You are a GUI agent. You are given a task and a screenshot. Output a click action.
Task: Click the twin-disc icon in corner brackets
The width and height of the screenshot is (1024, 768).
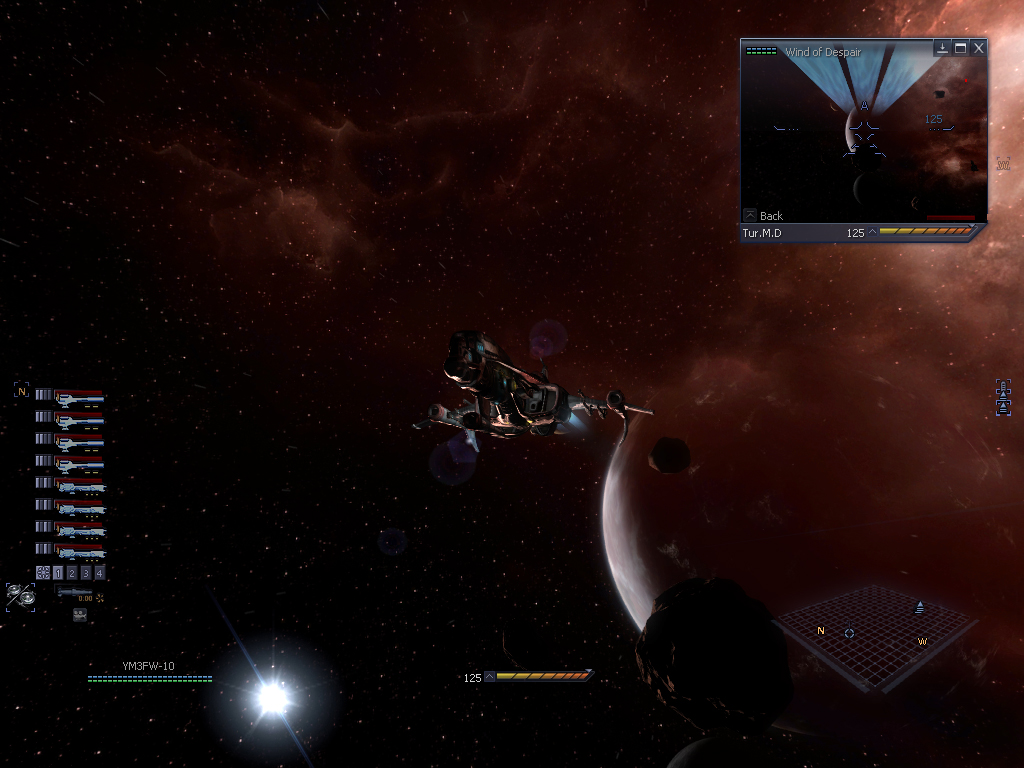(20, 596)
